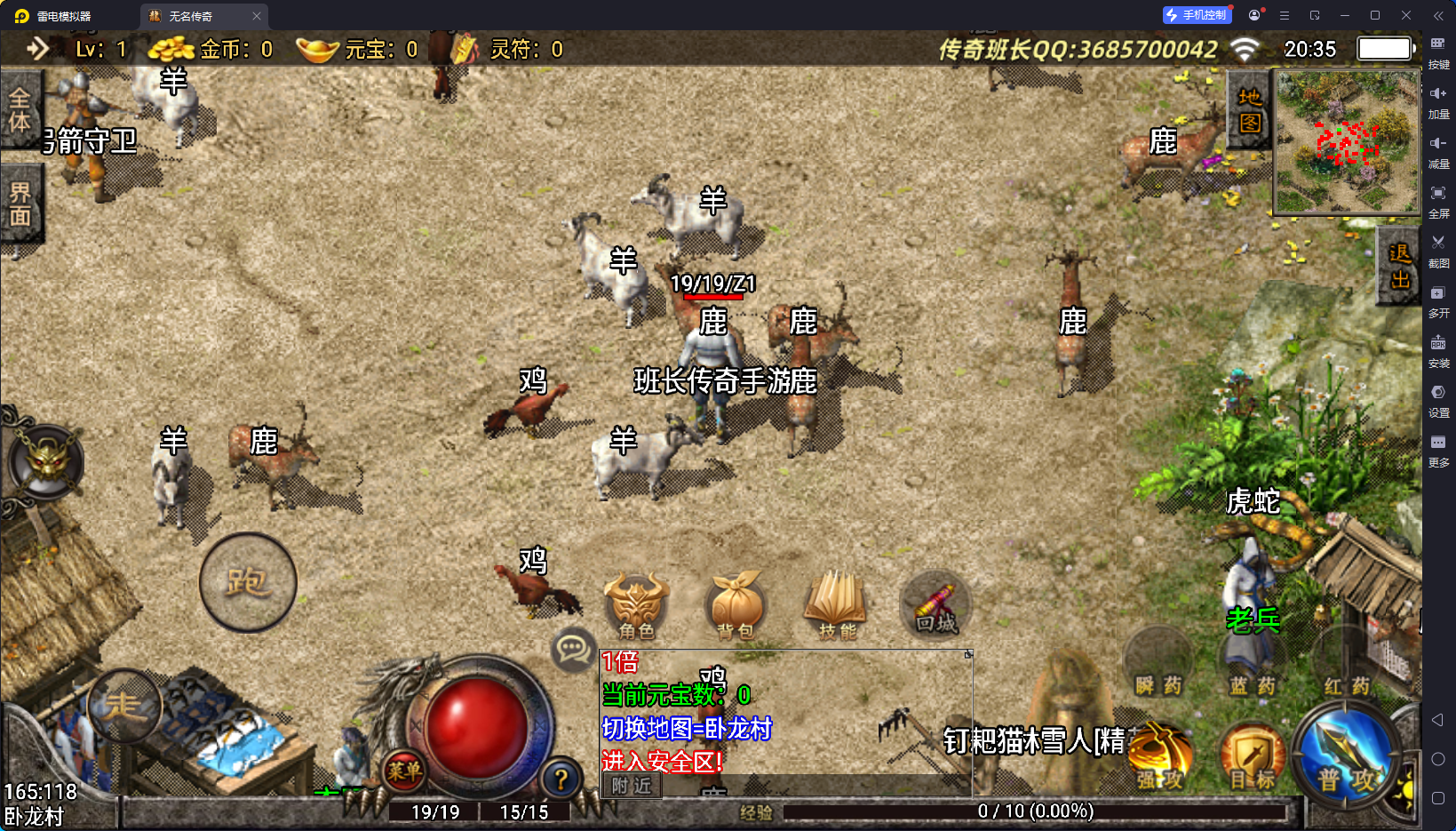Click the 退出 exit button
Image resolution: width=1456 pixels, height=831 pixels.
1399,267
